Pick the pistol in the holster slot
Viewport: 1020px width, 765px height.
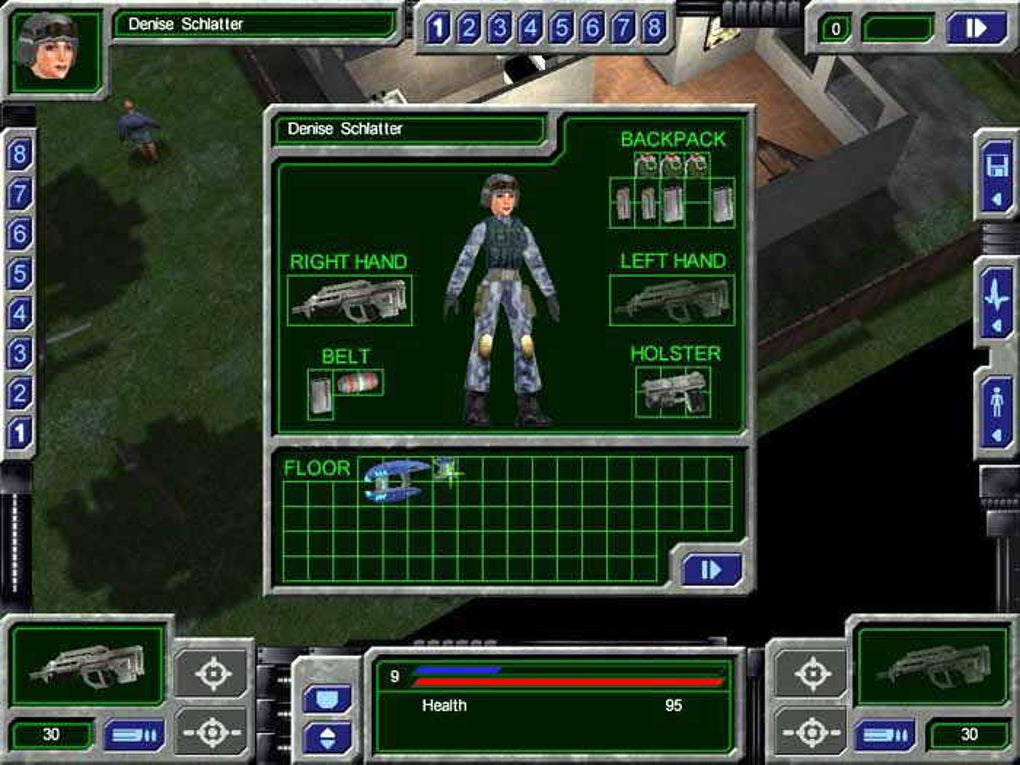[x=672, y=391]
